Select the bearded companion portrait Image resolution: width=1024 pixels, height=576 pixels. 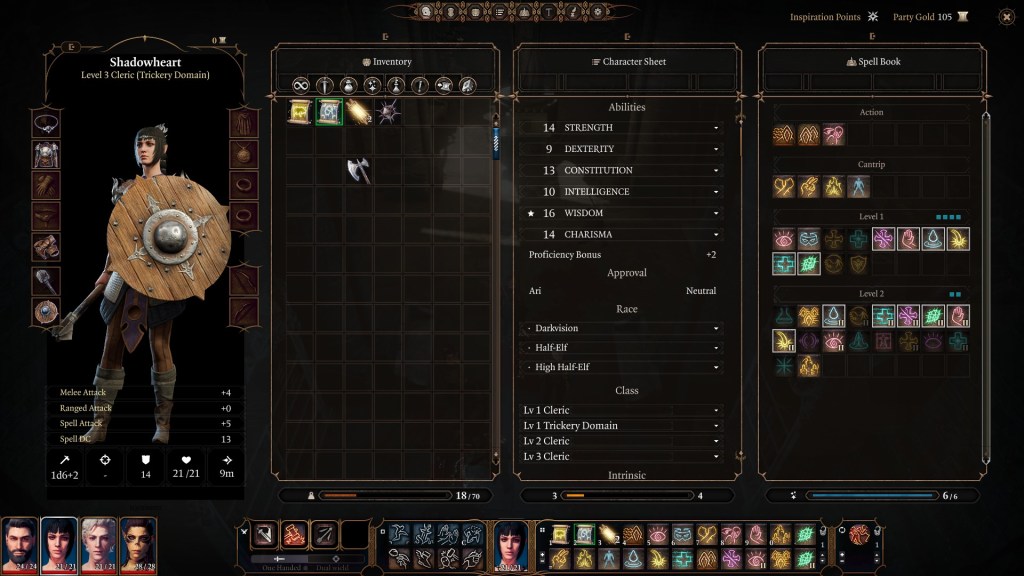19,541
